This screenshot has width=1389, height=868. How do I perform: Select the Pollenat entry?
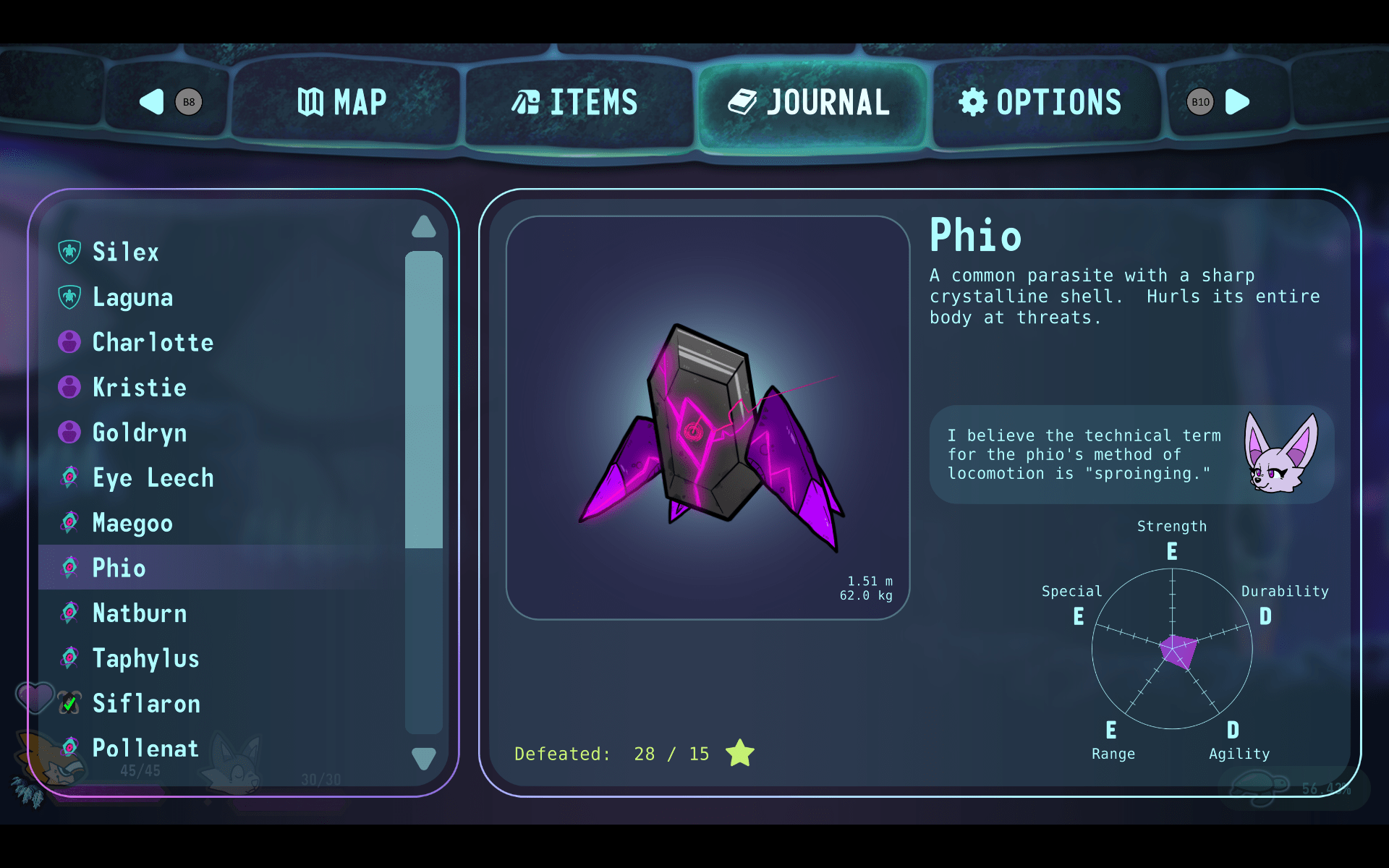[x=145, y=748]
